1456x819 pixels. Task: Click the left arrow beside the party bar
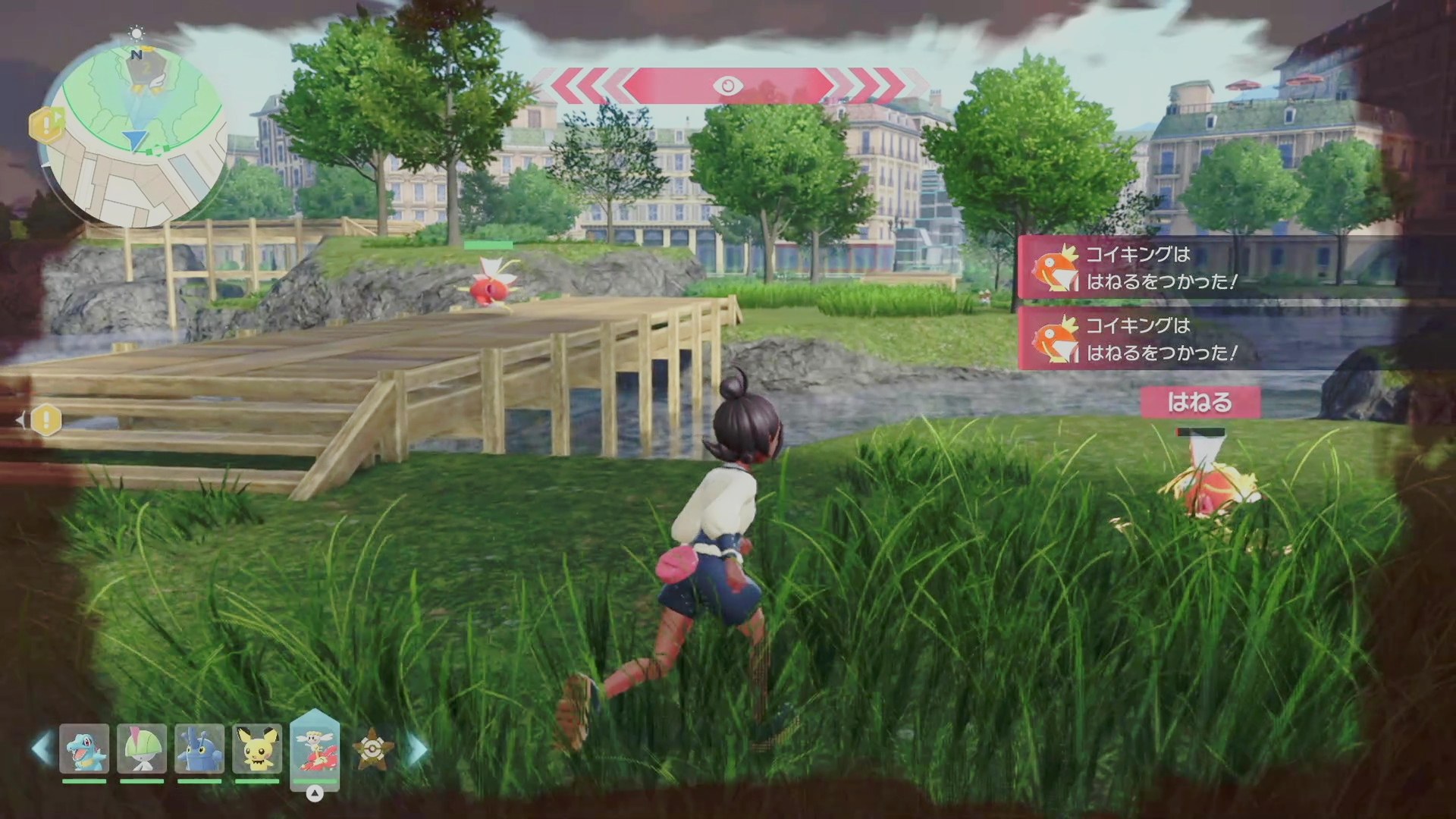point(42,748)
